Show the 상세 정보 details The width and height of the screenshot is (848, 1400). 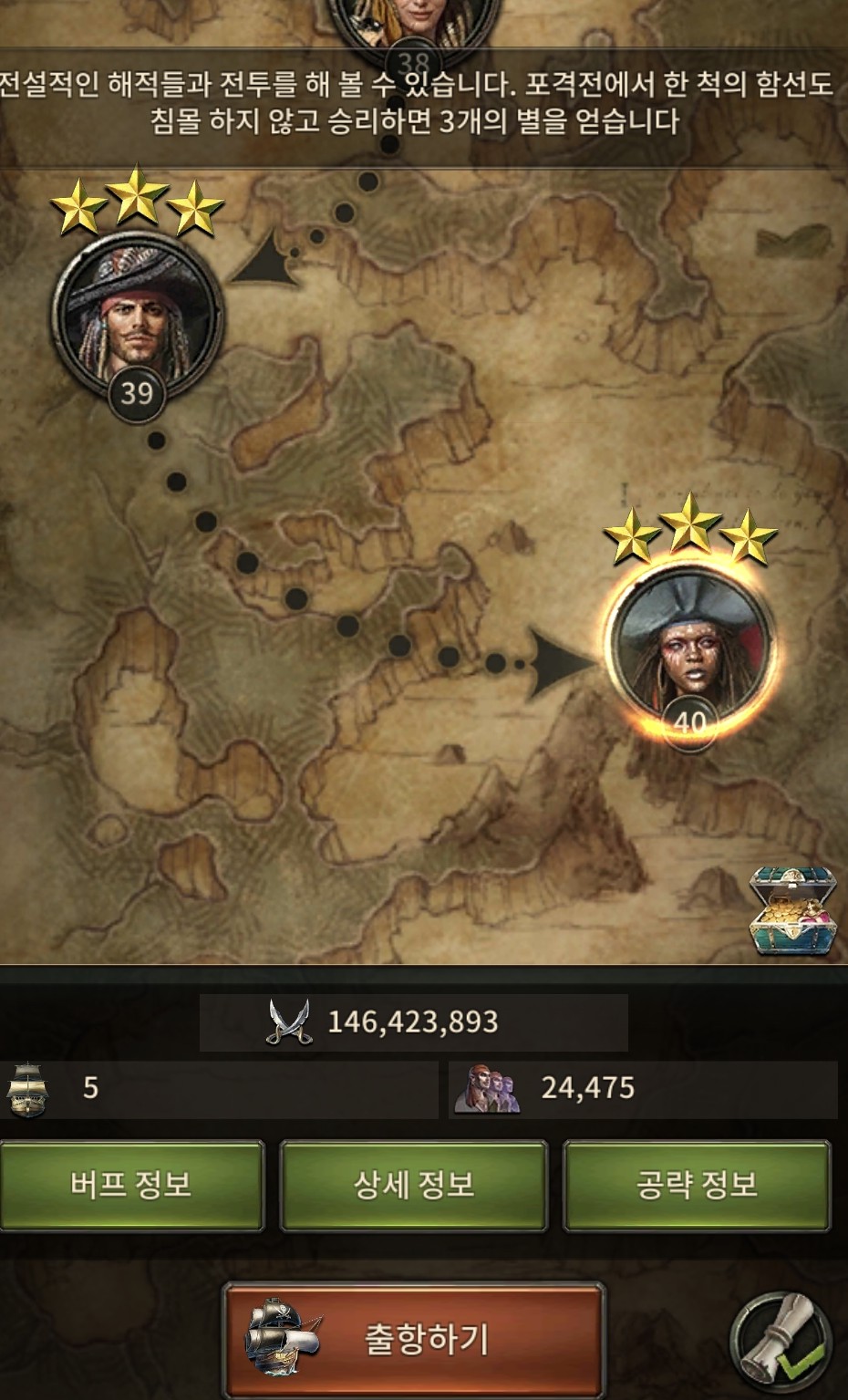pos(413,1185)
